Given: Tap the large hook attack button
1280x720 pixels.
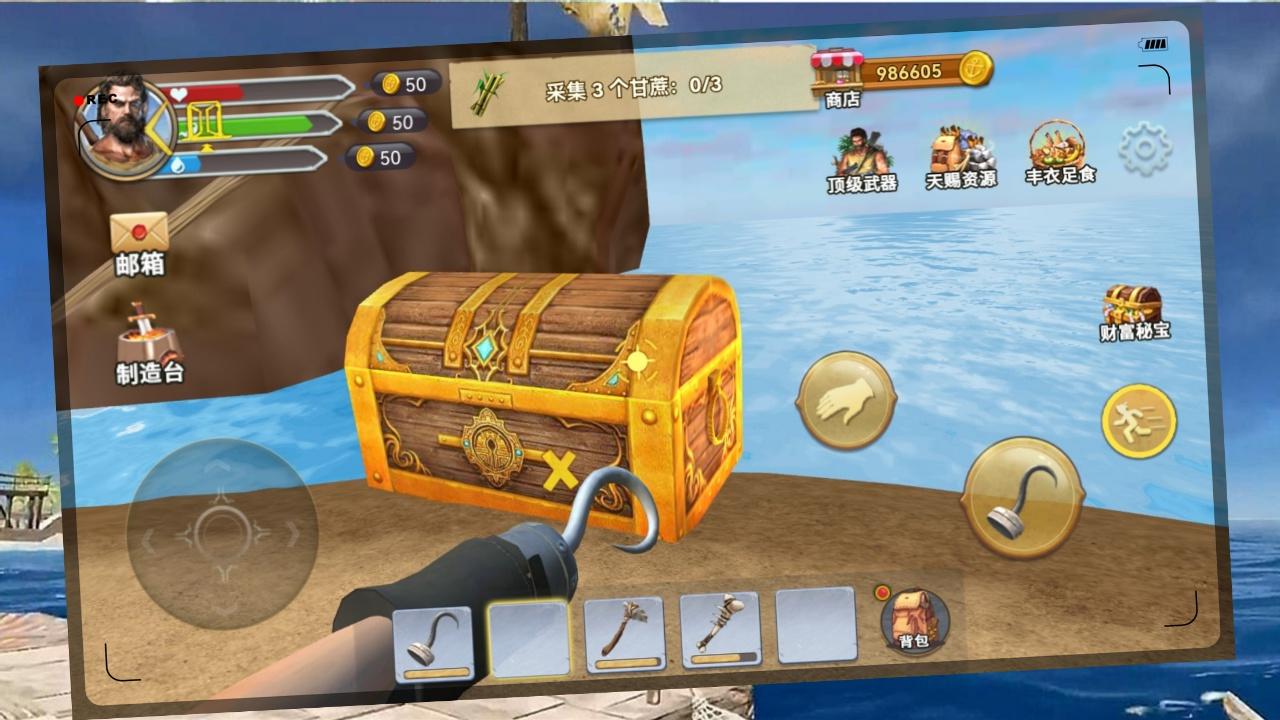Looking at the screenshot, I should click(1022, 497).
